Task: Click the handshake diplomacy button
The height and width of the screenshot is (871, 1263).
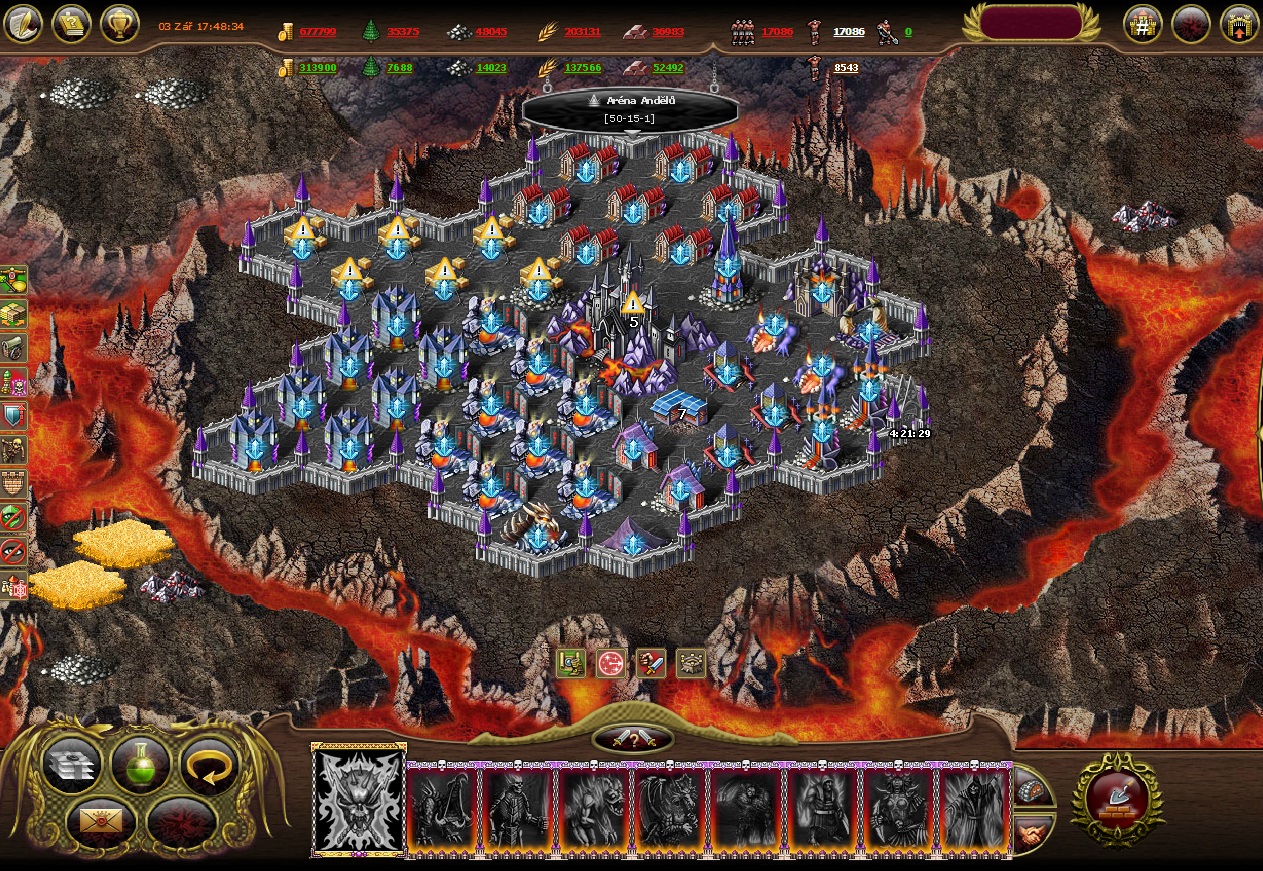Action: pyautogui.click(x=1033, y=831)
